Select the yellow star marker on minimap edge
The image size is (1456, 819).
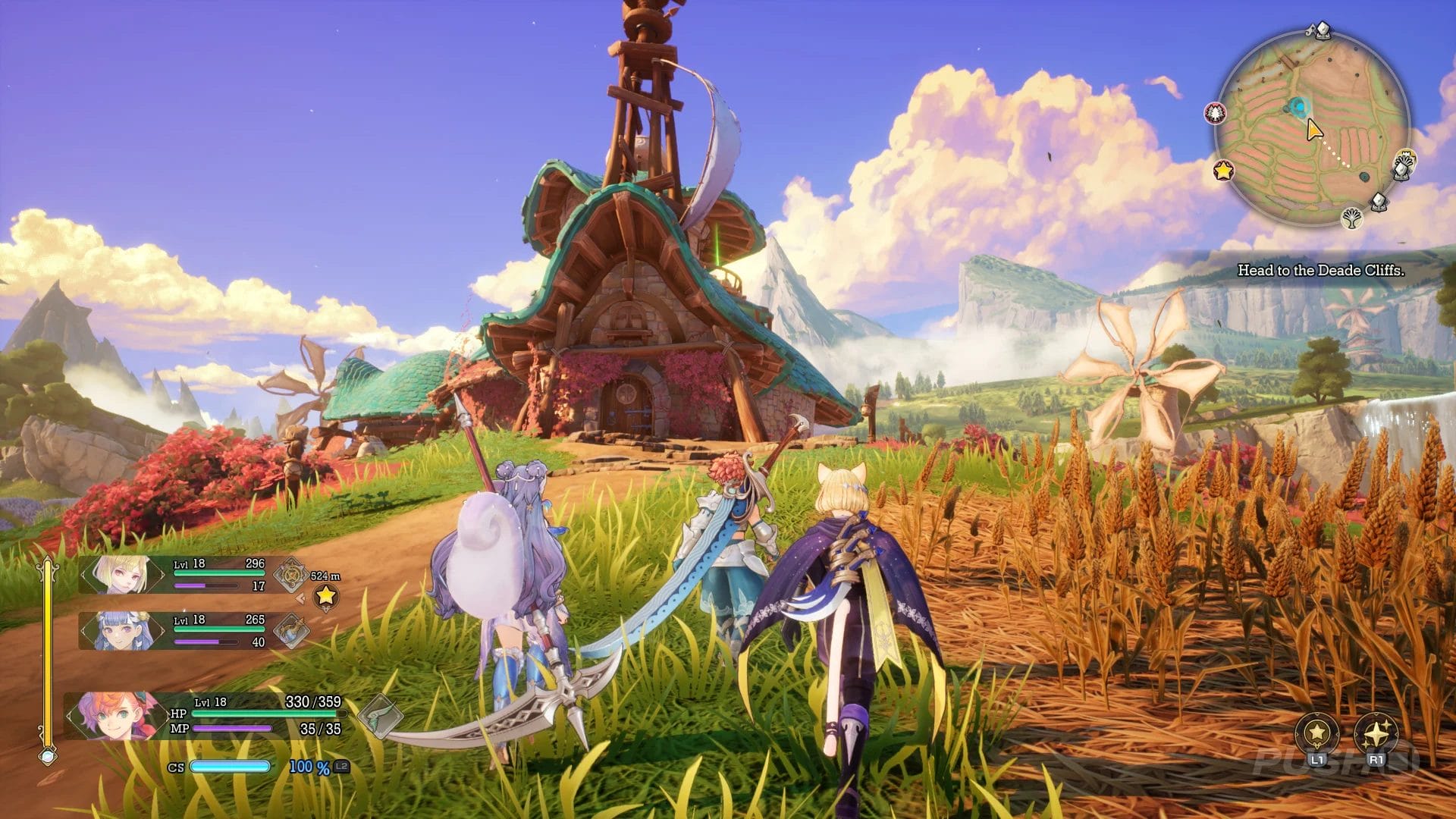pos(1223,170)
